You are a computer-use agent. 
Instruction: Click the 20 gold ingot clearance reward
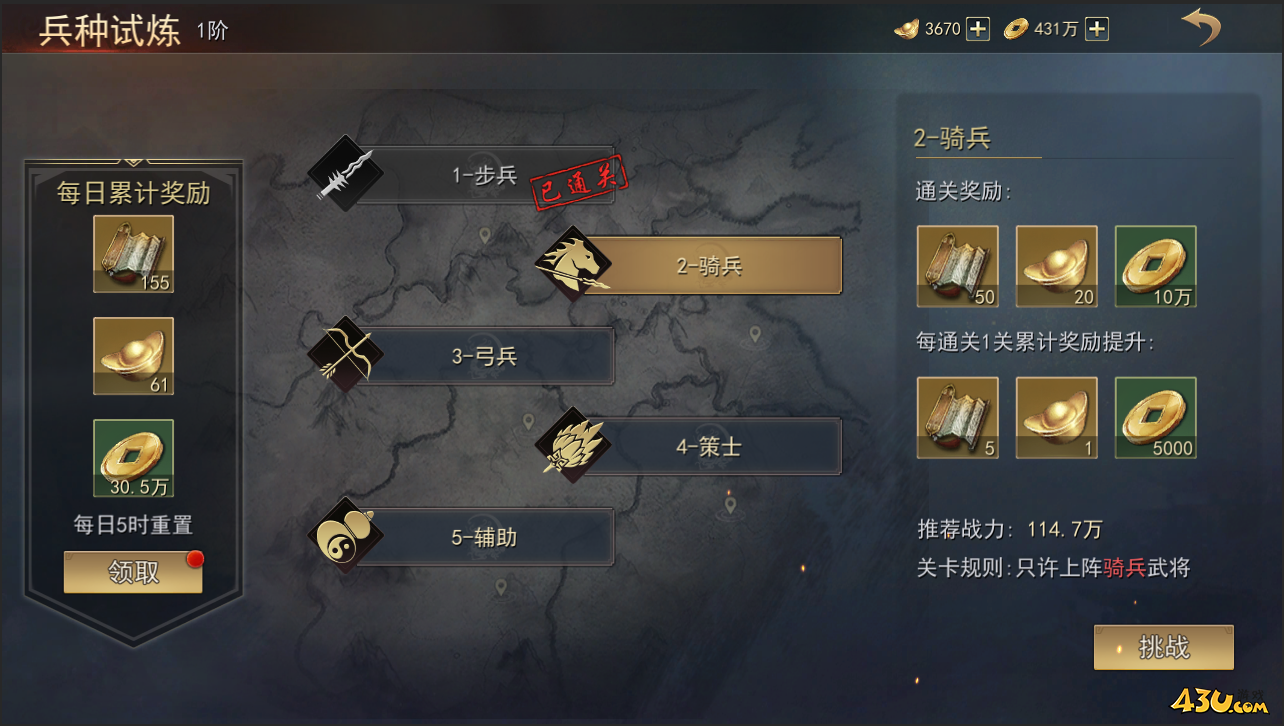click(1056, 265)
